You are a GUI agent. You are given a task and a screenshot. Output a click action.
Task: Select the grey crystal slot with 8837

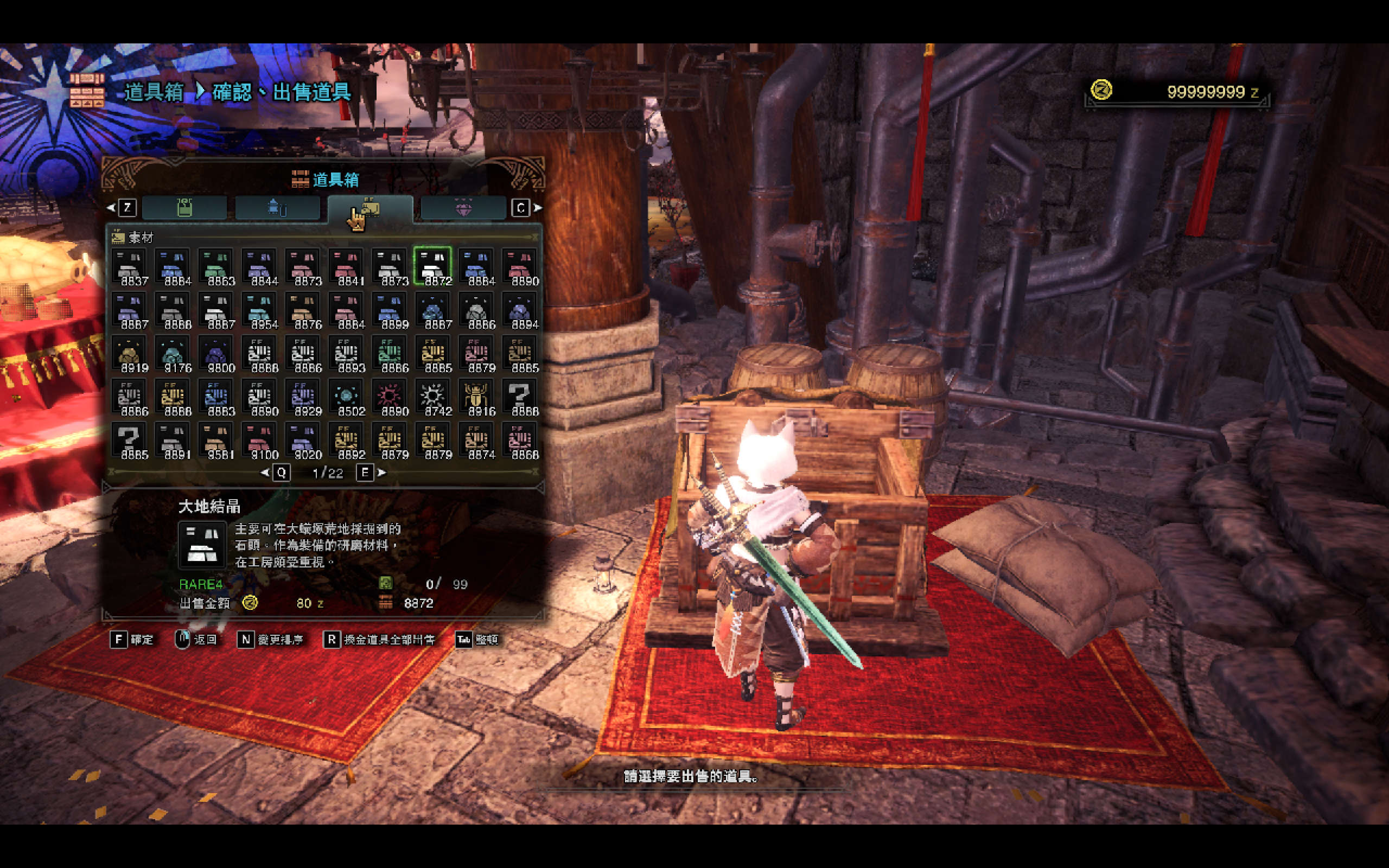129,266
